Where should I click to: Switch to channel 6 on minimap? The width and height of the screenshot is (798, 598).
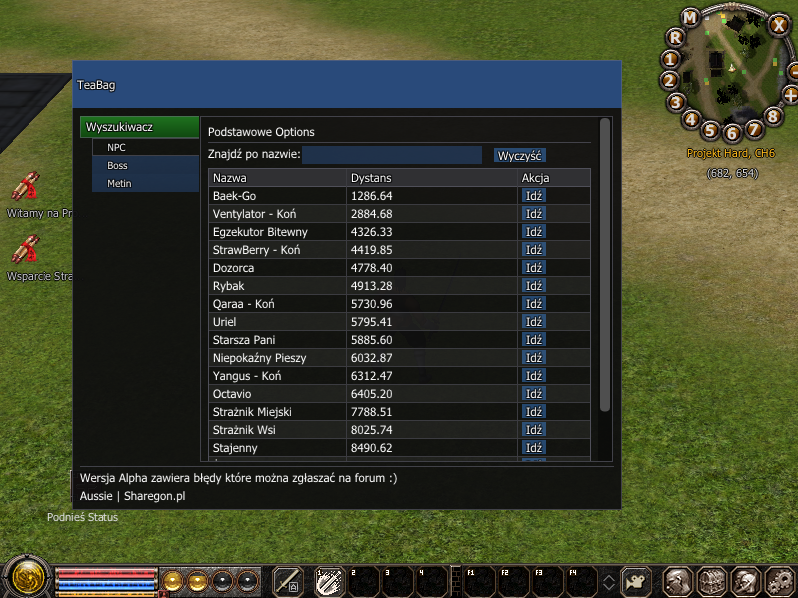point(731,132)
